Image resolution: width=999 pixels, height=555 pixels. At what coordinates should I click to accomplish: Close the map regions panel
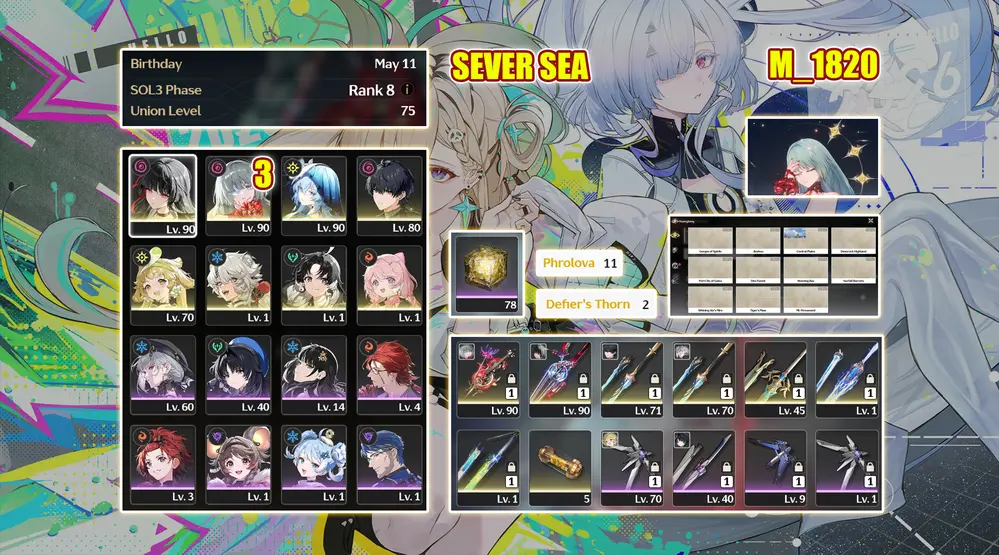pos(871,220)
